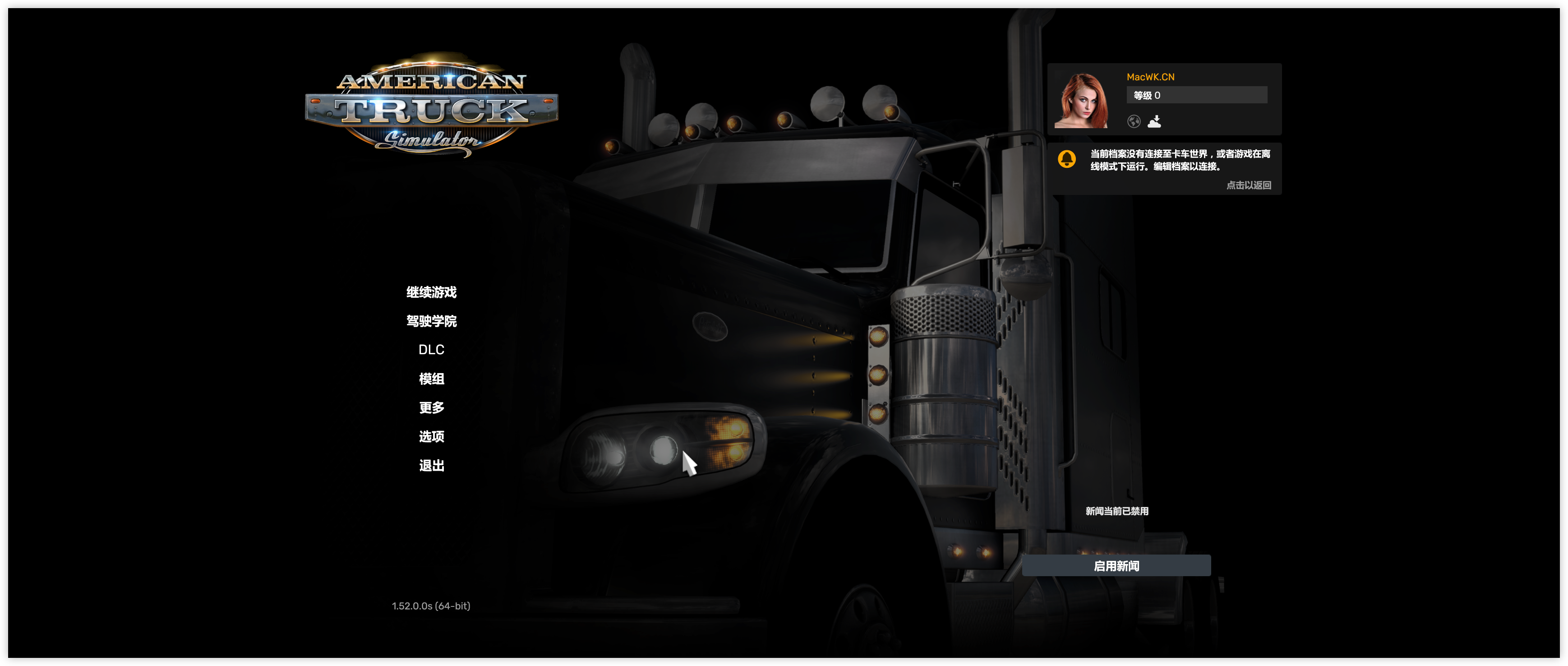1568x666 pixels.
Task: Open the MacWK.CN profile avatar
Action: tap(1081, 101)
